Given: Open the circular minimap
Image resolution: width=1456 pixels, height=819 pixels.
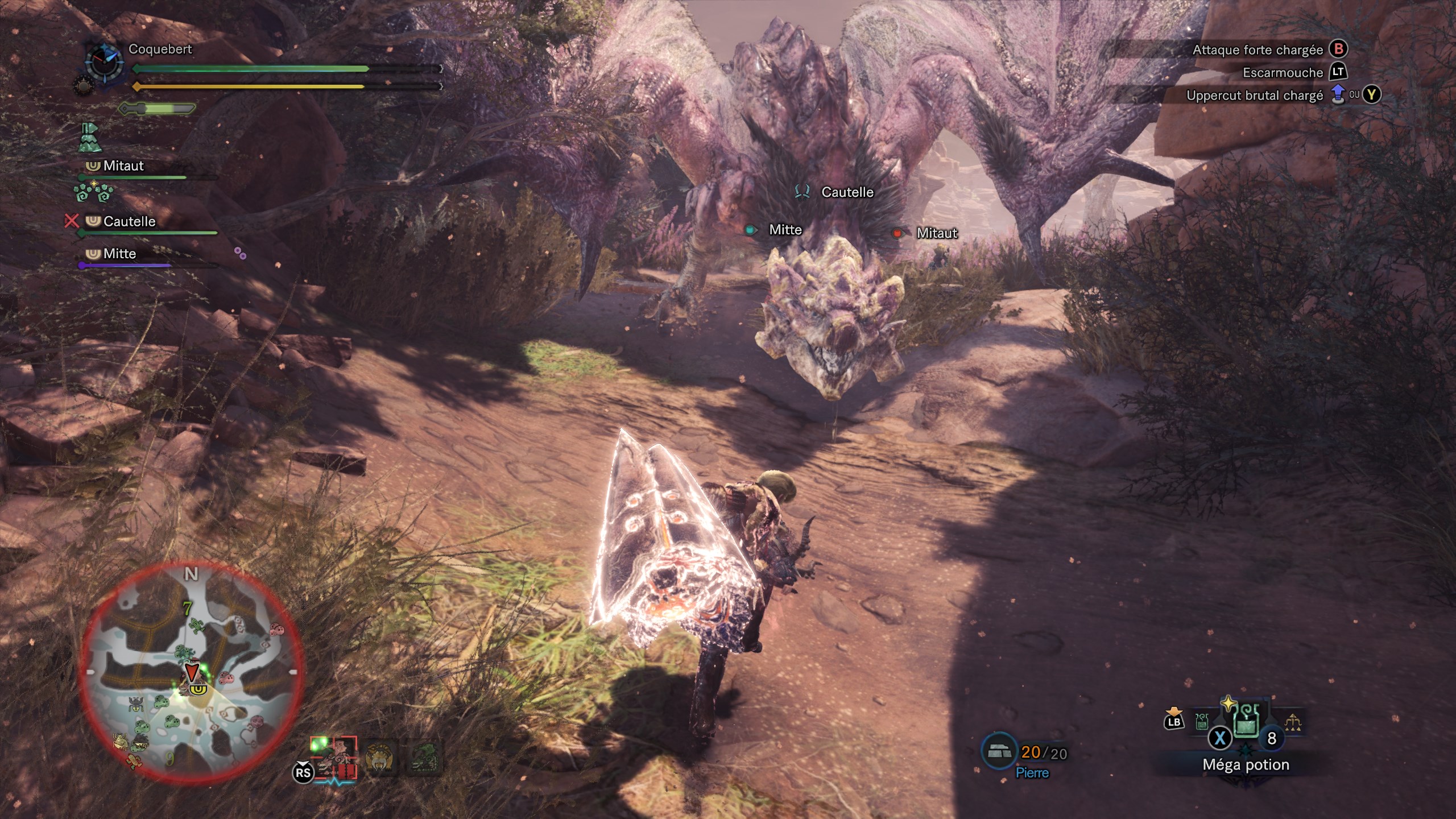Looking at the screenshot, I should [192, 670].
